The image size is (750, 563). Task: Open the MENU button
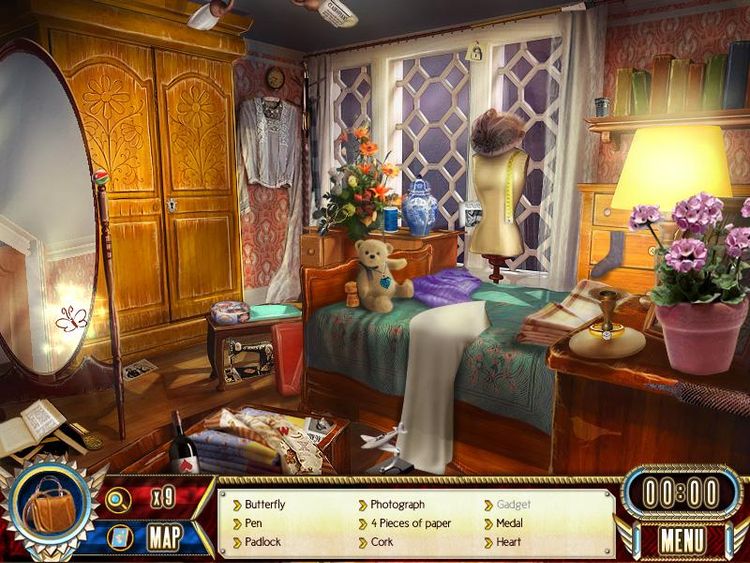(x=682, y=540)
